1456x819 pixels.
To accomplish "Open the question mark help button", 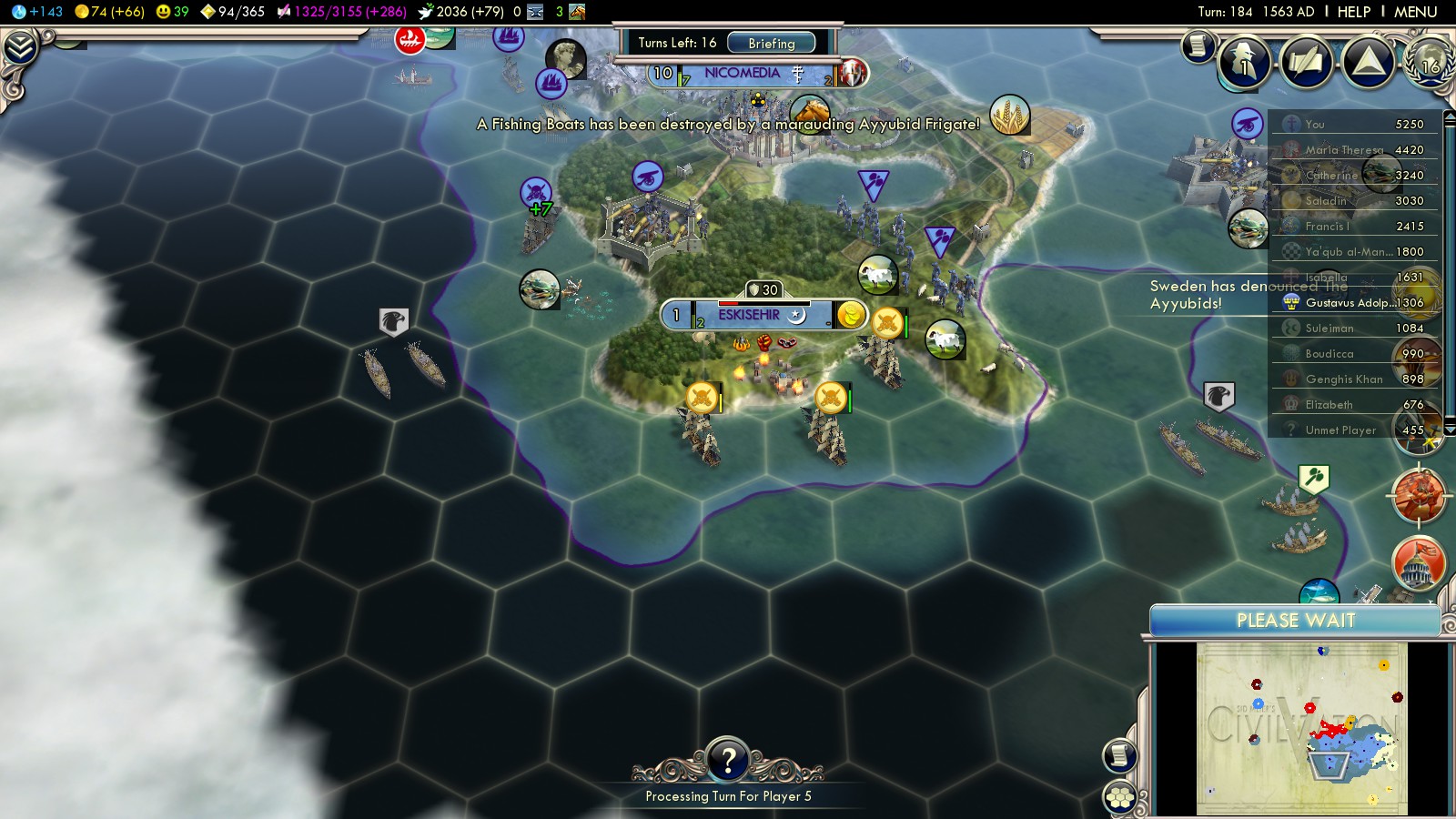I will (728, 760).
